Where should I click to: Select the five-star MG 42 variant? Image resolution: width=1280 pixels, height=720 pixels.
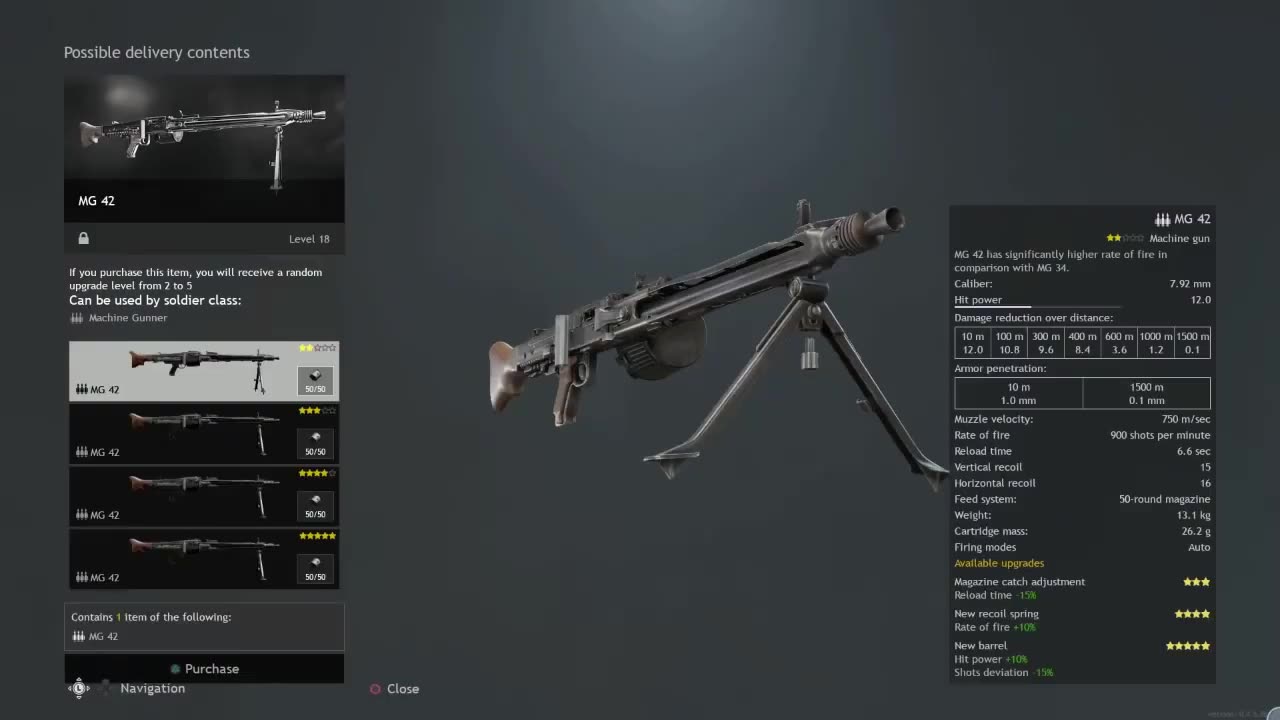point(204,559)
